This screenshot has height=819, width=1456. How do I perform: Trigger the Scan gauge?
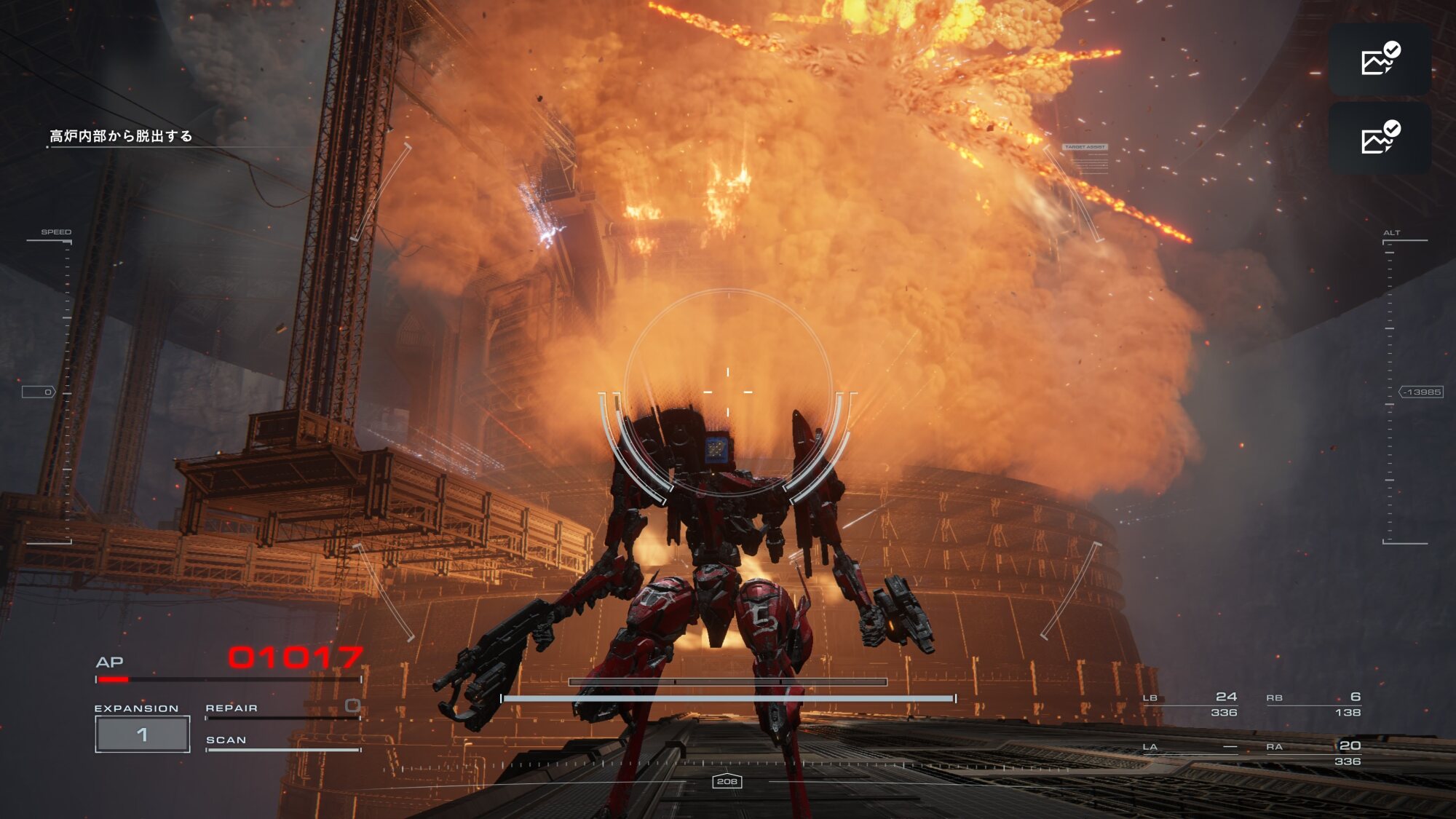click(x=282, y=743)
